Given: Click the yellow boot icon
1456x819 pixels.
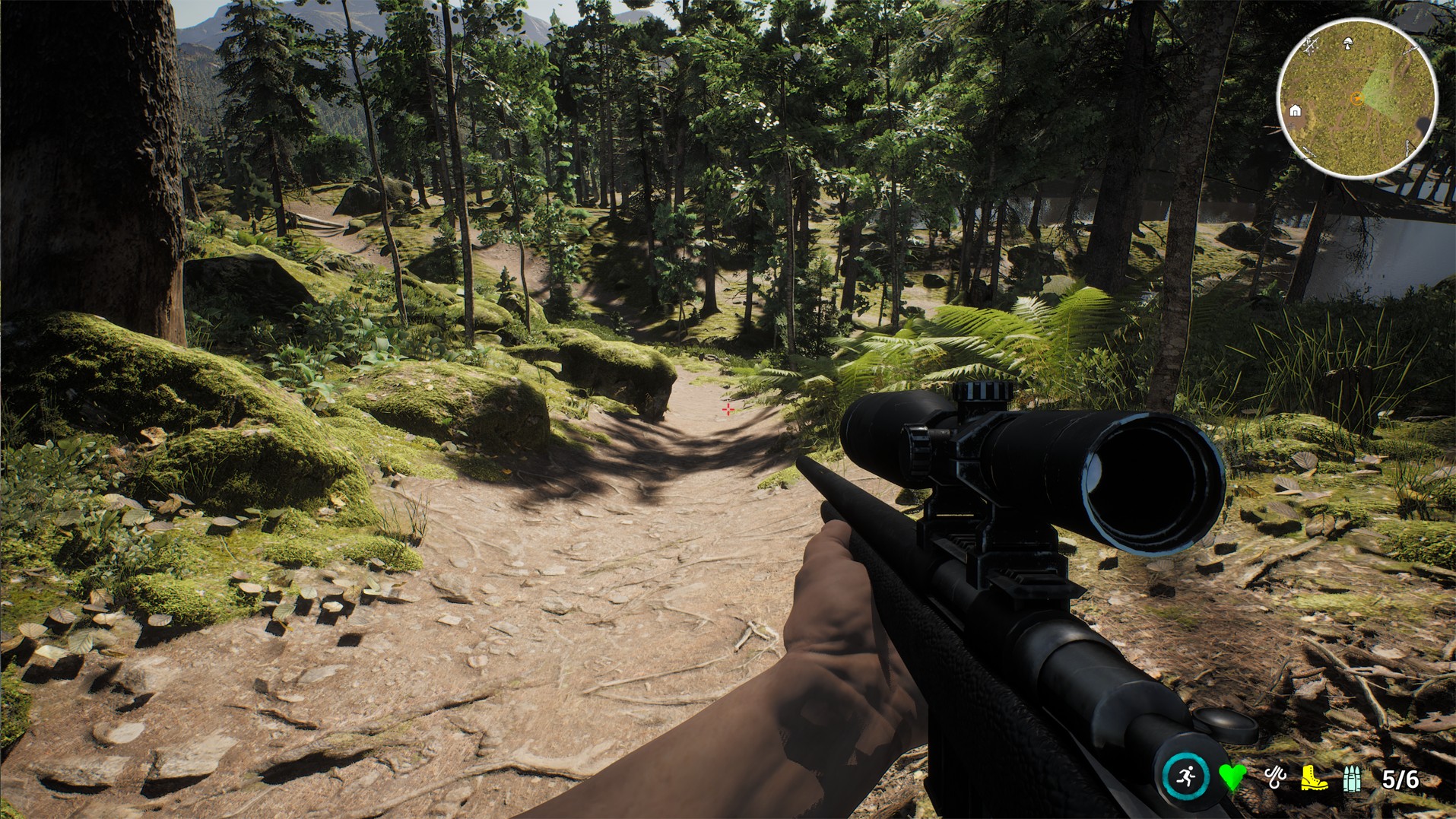Looking at the screenshot, I should pyautogui.click(x=1313, y=778).
